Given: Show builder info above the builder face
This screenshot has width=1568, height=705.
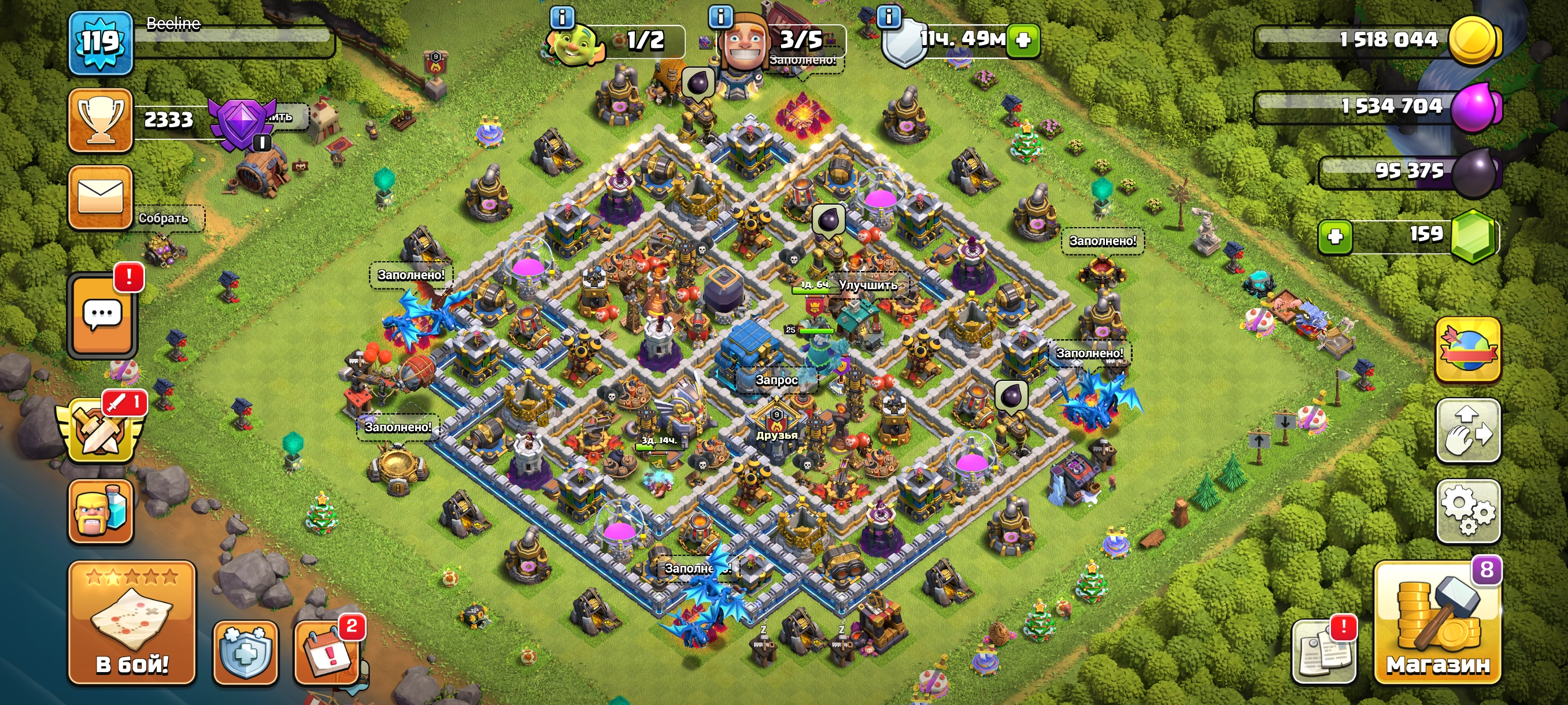Looking at the screenshot, I should point(721,16).
